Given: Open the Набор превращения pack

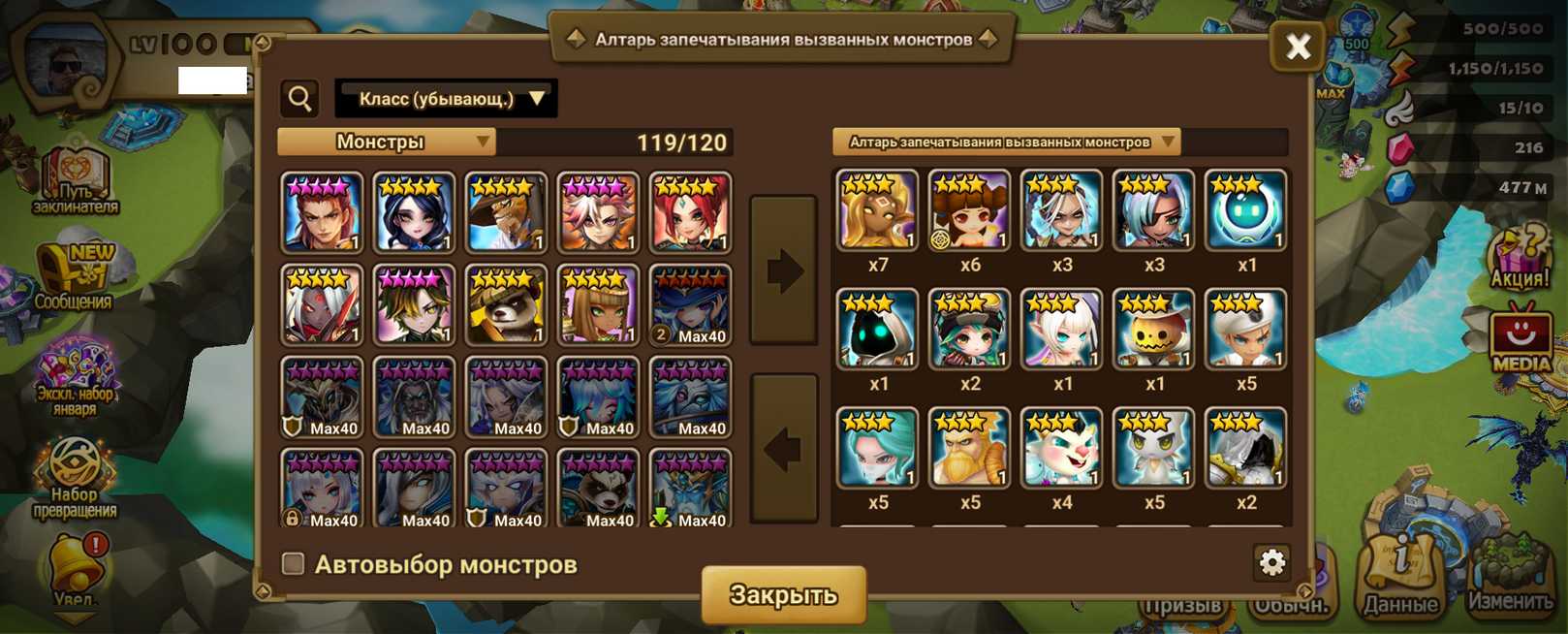Looking at the screenshot, I should [76, 478].
